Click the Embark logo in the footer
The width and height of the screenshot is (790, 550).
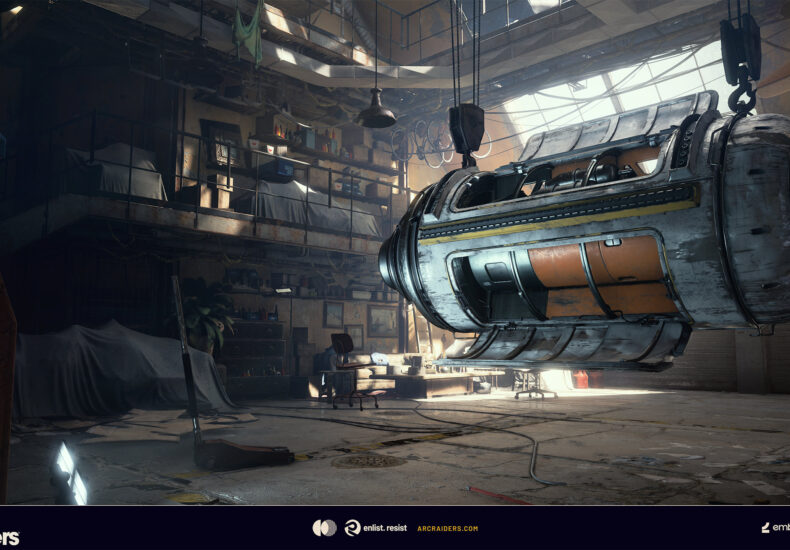click(x=775, y=528)
